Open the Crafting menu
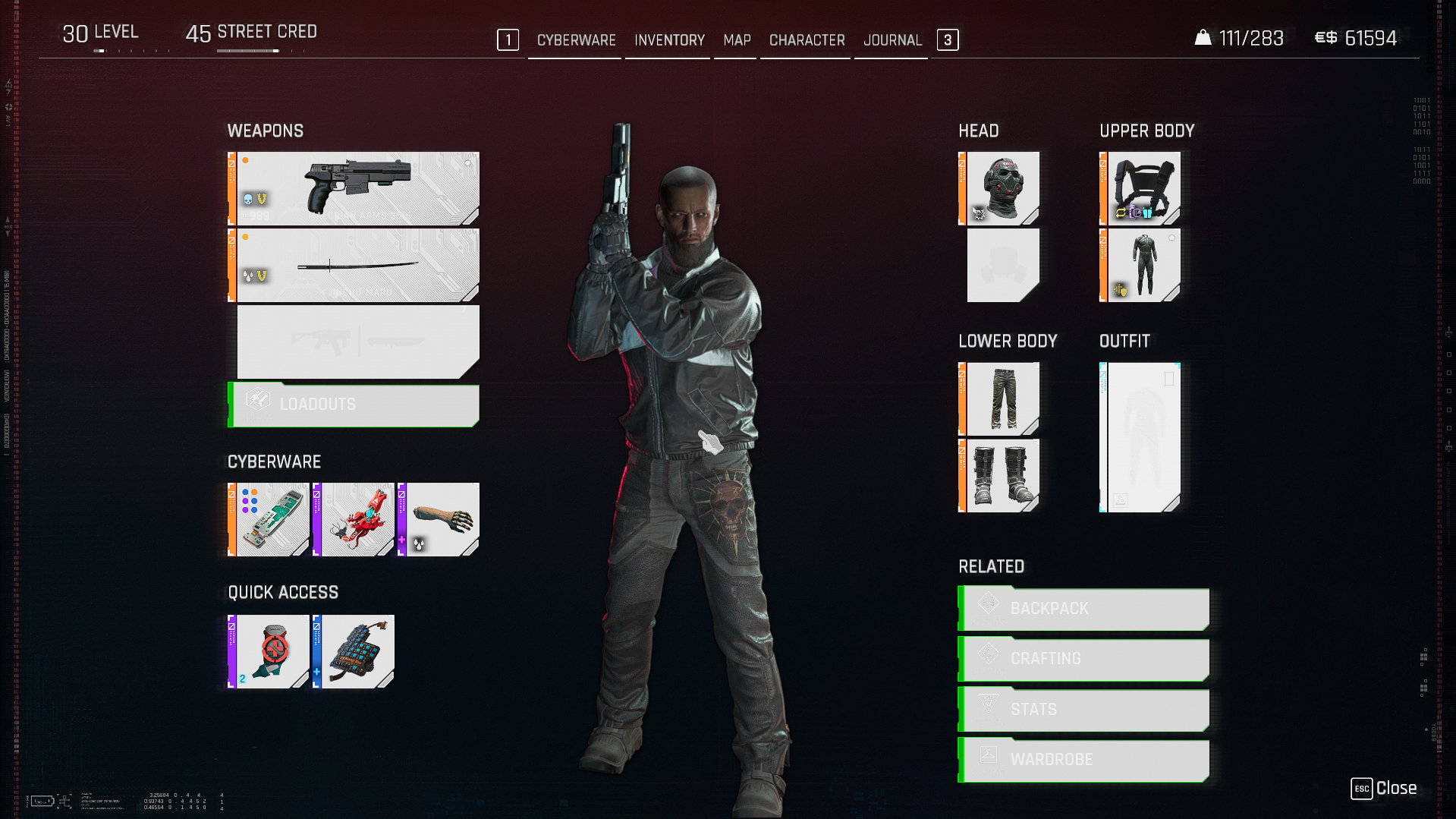 [x=1084, y=659]
